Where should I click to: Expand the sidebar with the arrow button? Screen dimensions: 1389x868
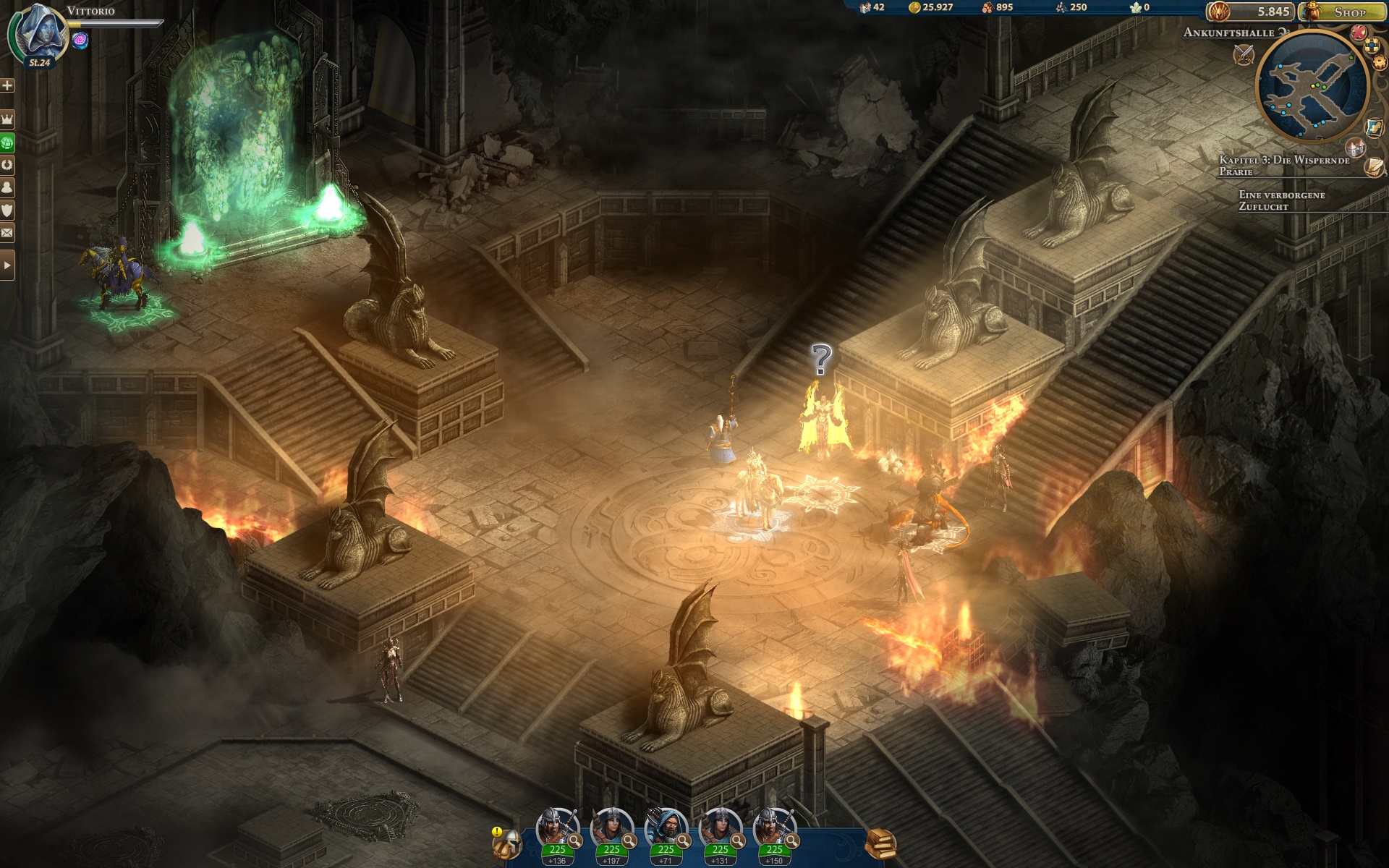click(7, 265)
